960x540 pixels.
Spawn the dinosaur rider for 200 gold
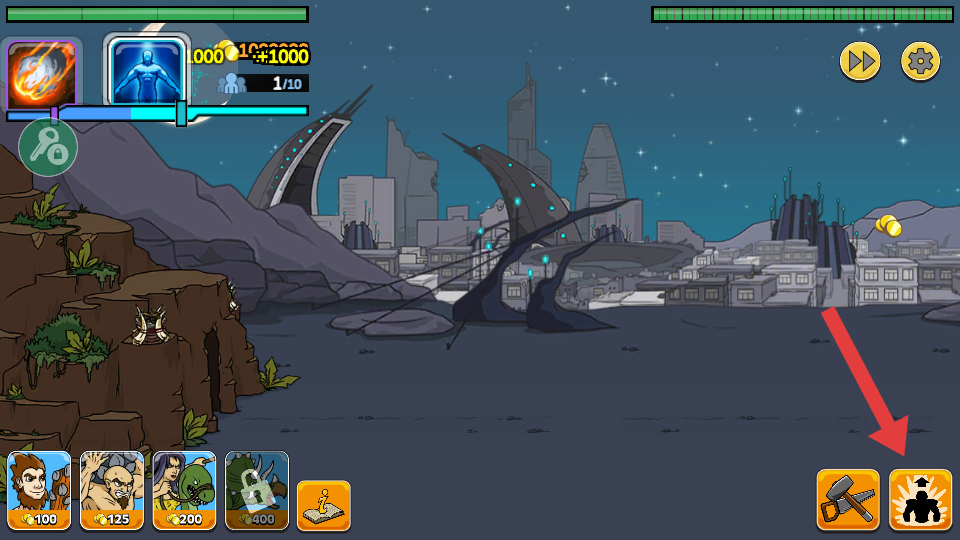(x=184, y=490)
